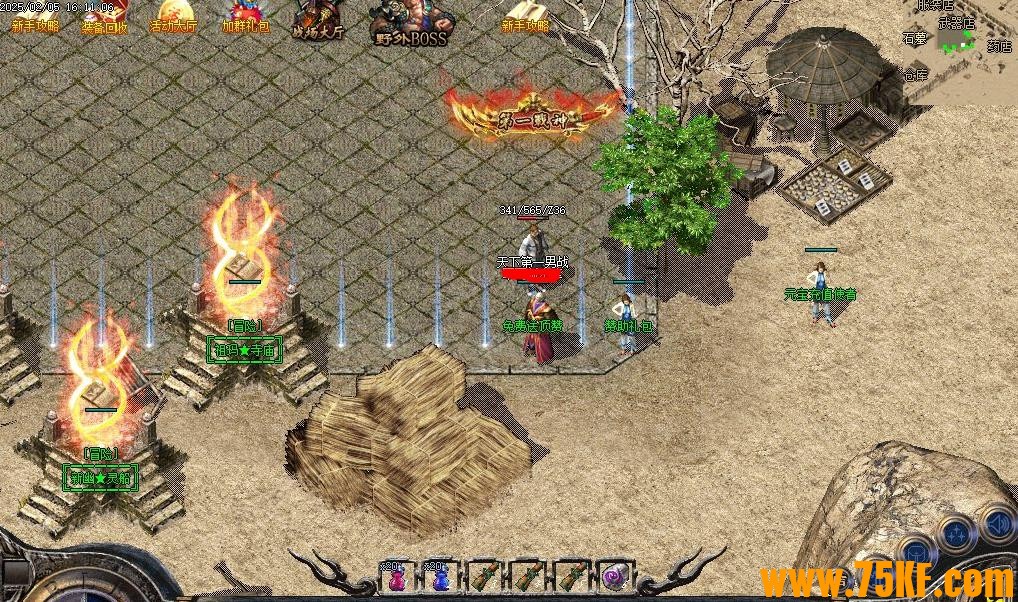Use the blue potion in the hotbar
Image resolution: width=1018 pixels, height=602 pixels.
[x=438, y=578]
